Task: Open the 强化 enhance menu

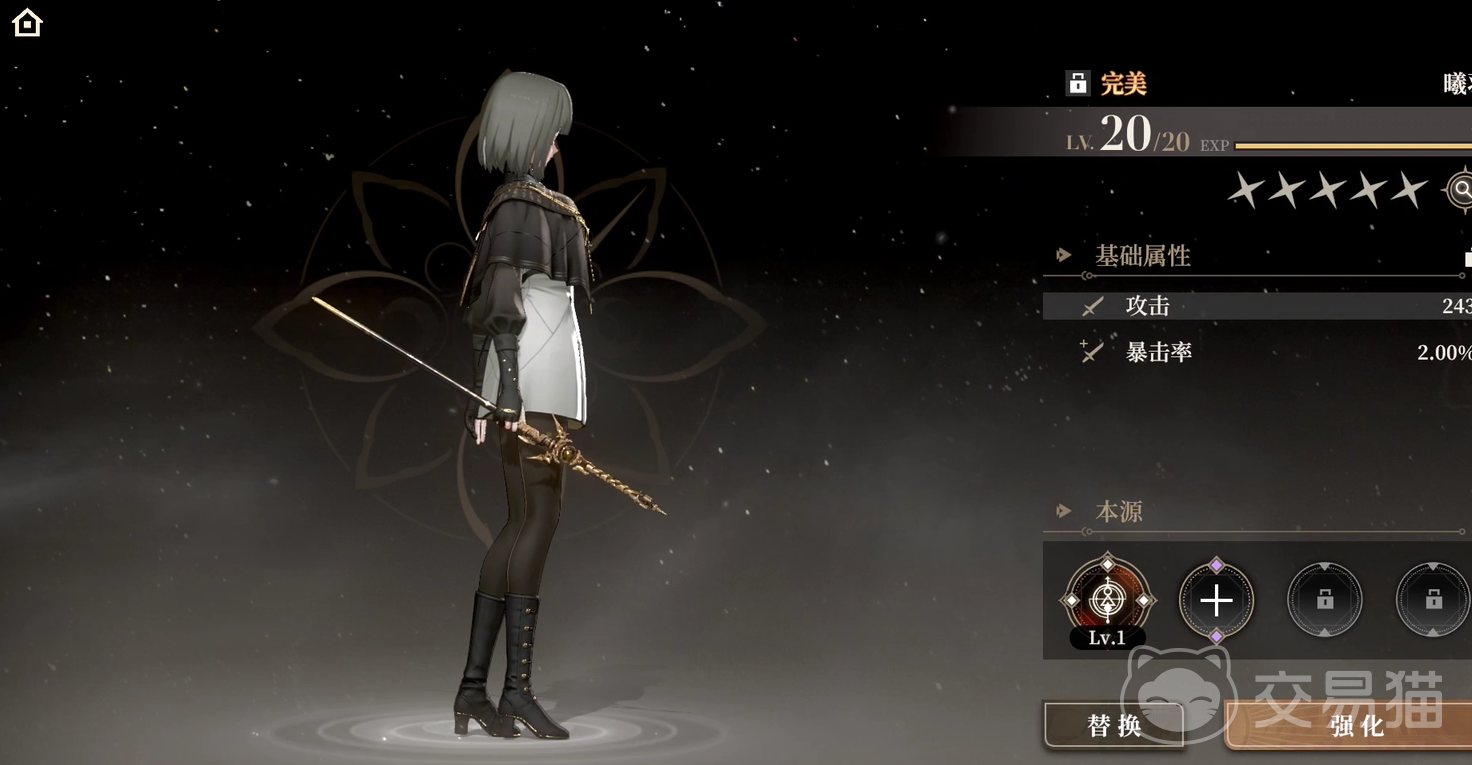Action: 1355,726
